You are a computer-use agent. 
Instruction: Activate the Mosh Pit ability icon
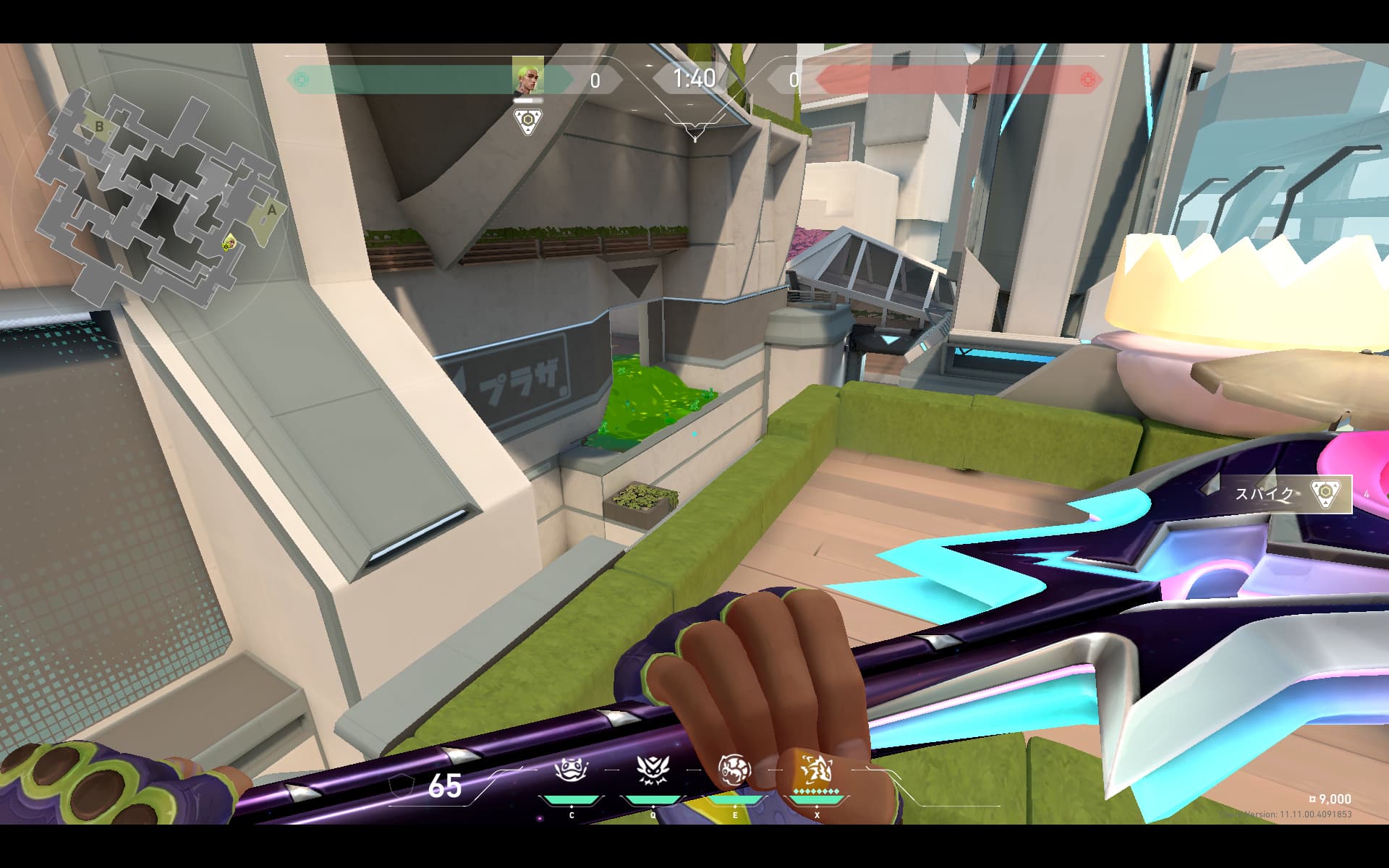(572, 771)
